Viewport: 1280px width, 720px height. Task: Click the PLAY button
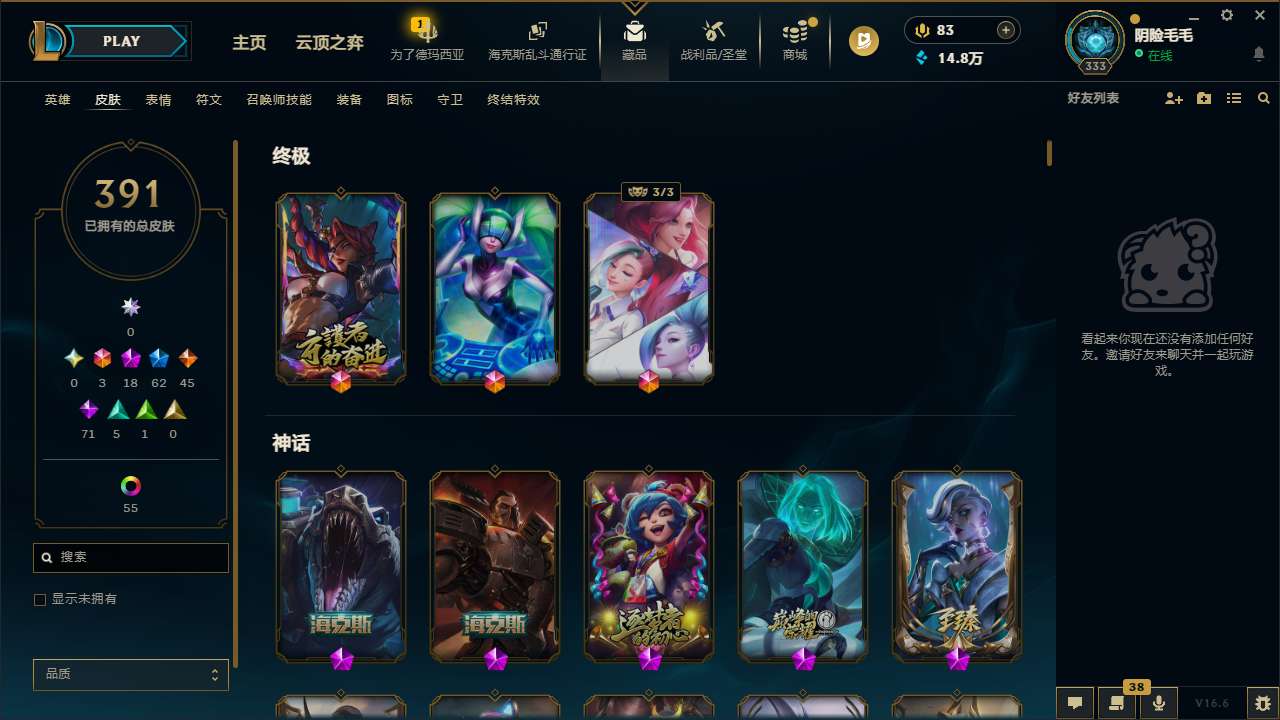point(121,41)
